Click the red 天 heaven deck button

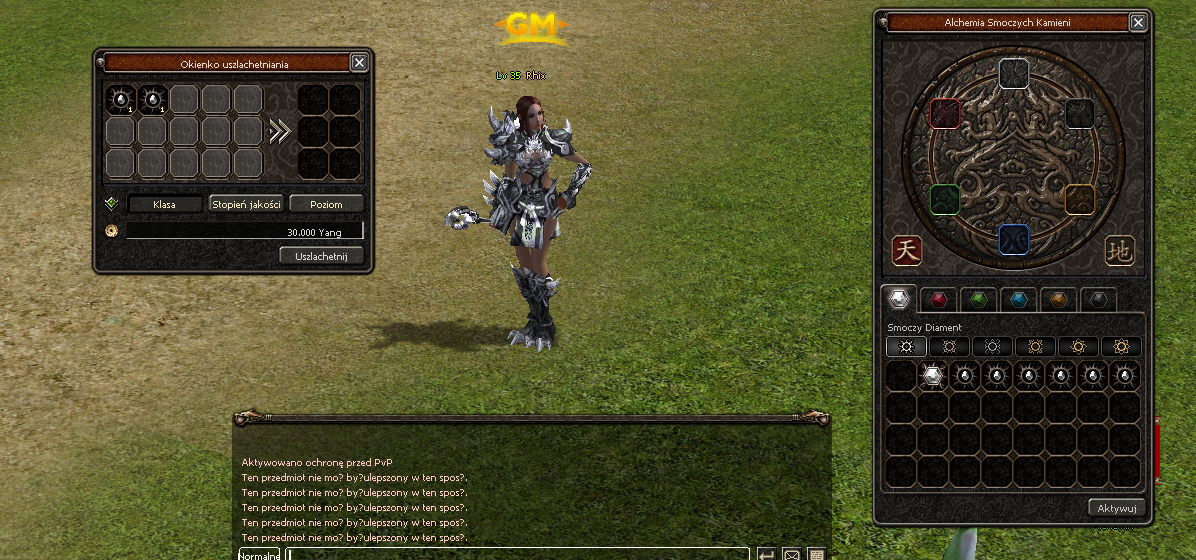[907, 251]
